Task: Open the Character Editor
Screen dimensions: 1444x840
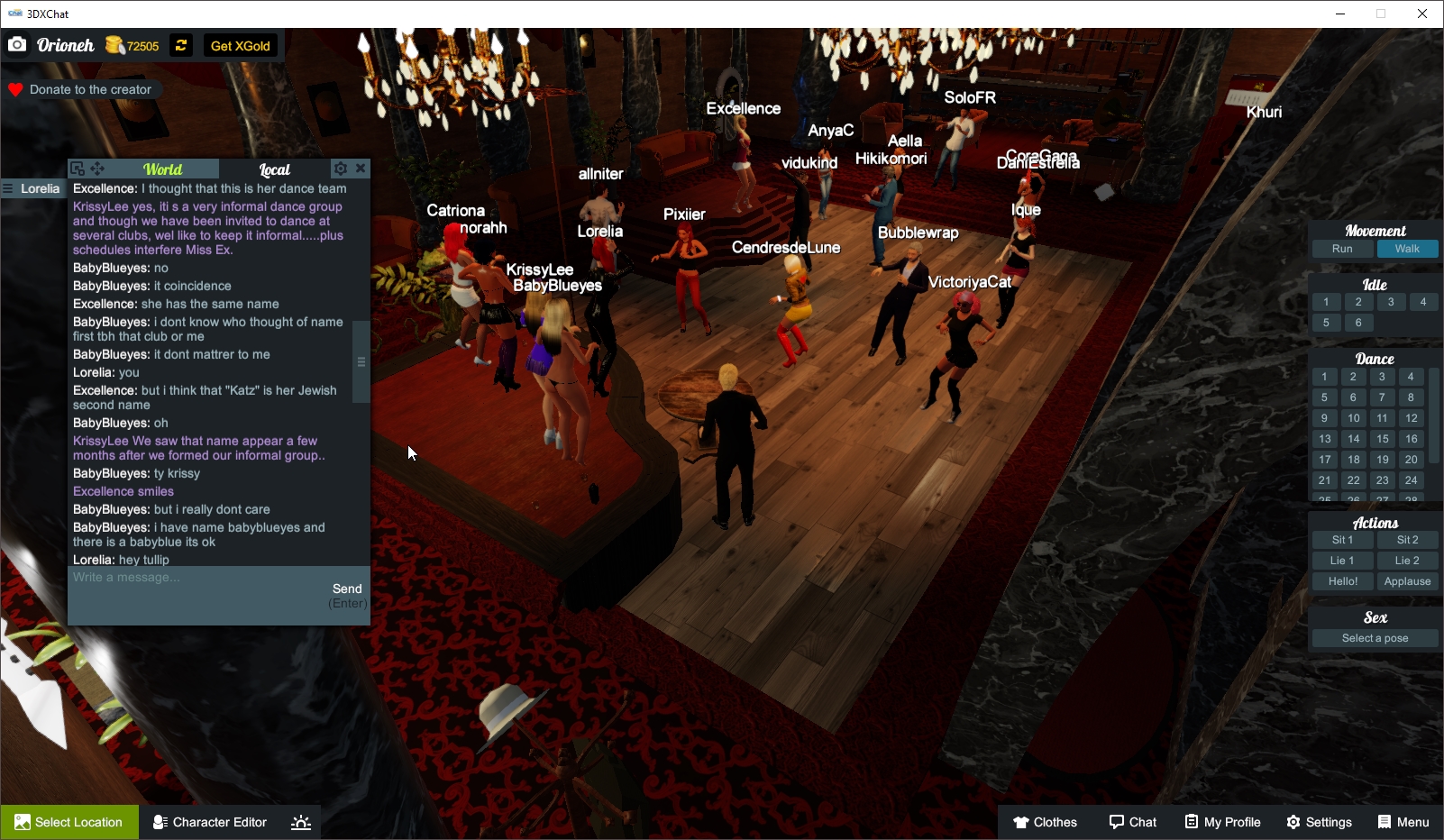Action: [209, 822]
